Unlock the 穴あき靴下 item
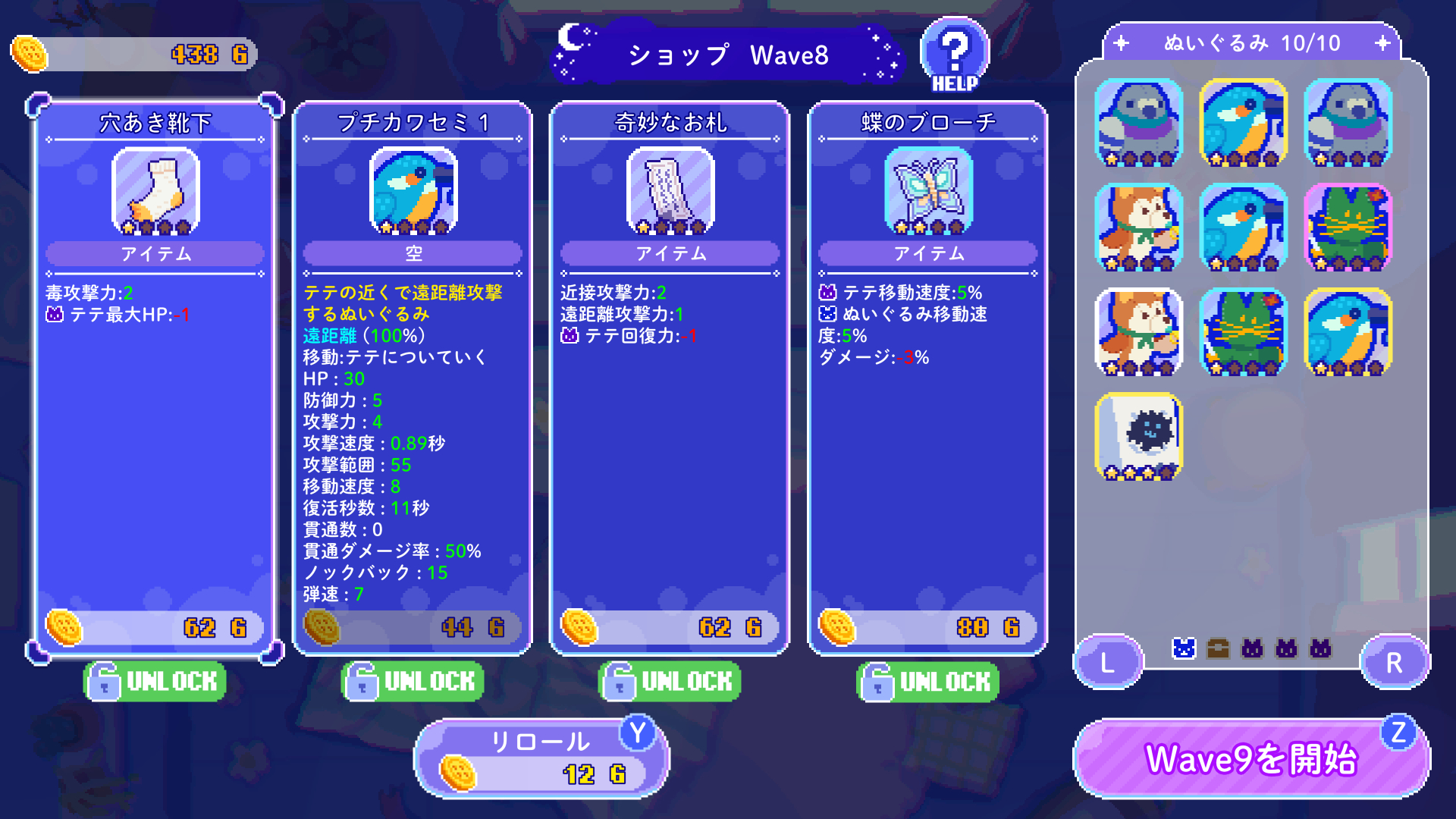The image size is (1456, 819). point(153,681)
